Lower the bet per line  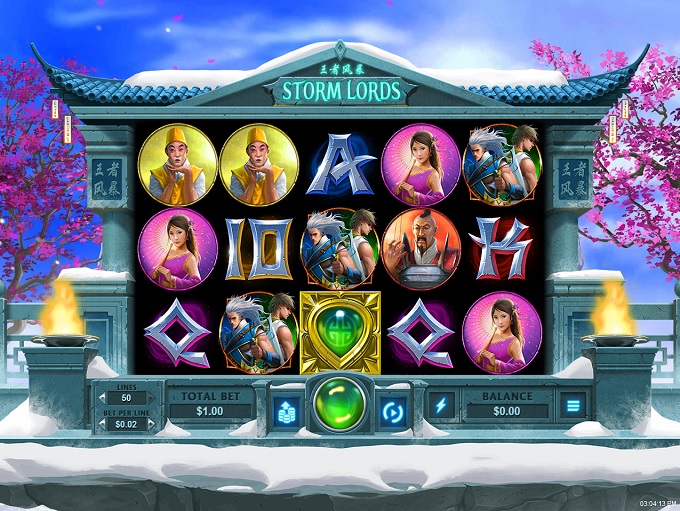coord(104,422)
